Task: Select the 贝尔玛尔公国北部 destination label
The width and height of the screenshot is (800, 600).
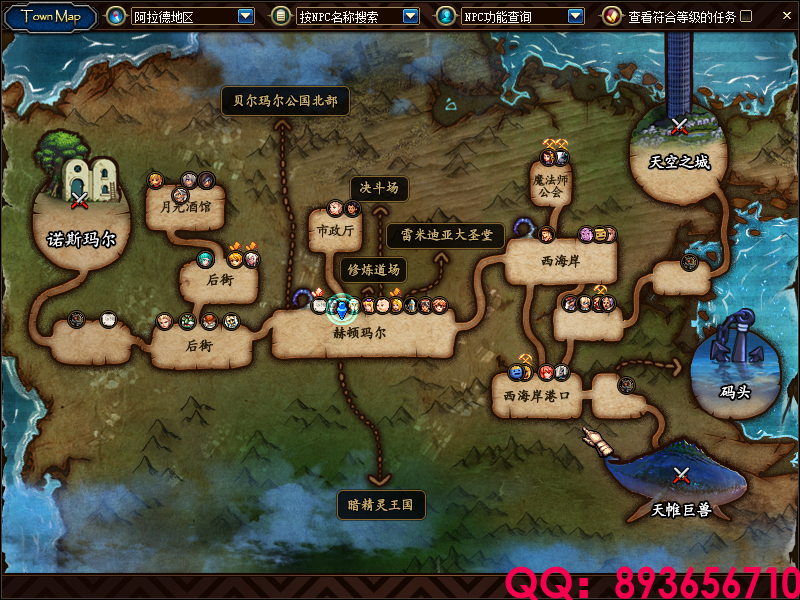Action: [x=285, y=101]
